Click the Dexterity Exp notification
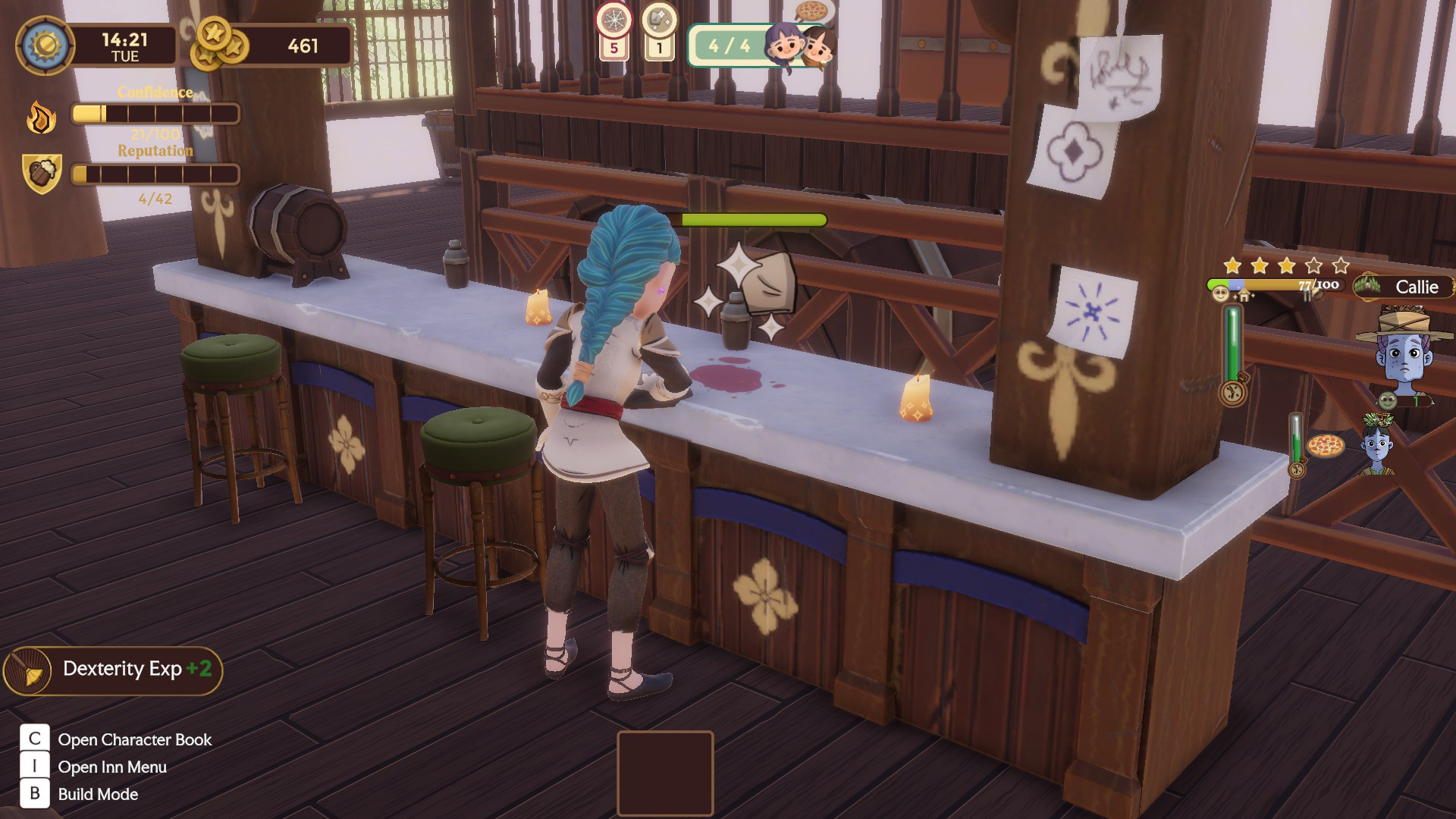Screen dimensions: 1456x819 click(114, 670)
